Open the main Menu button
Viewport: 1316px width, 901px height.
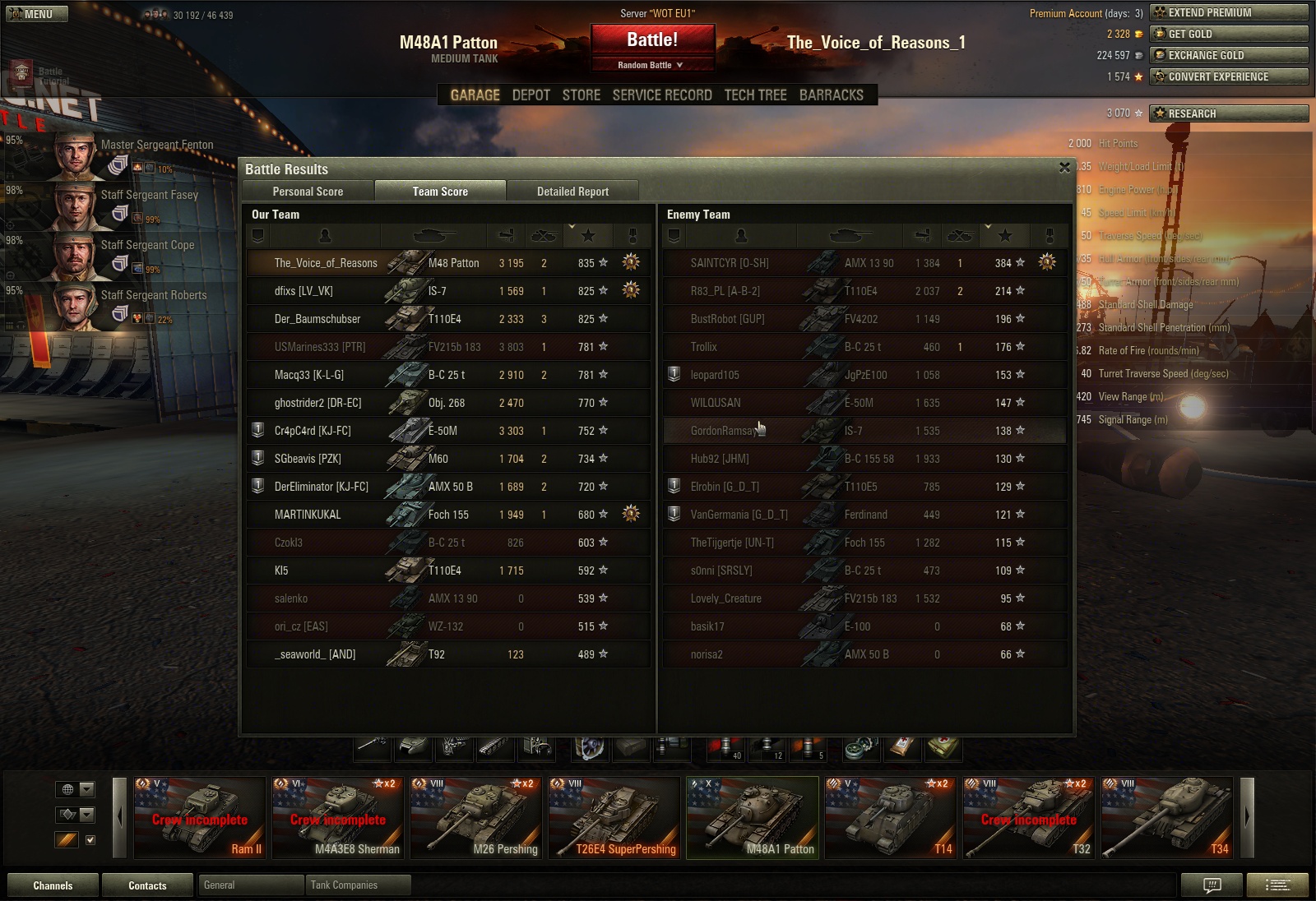click(x=37, y=14)
